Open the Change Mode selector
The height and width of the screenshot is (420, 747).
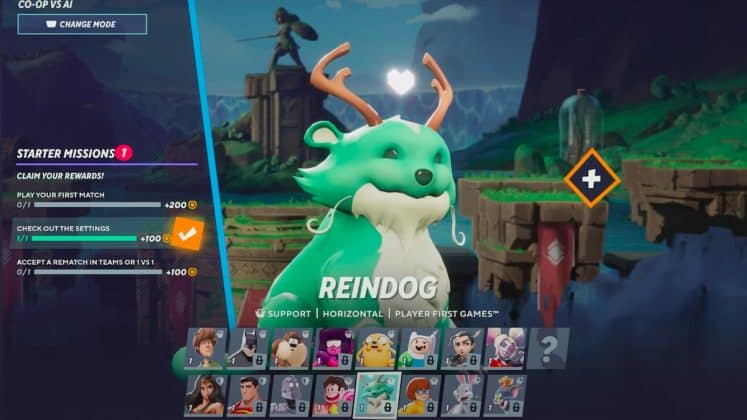82,24
